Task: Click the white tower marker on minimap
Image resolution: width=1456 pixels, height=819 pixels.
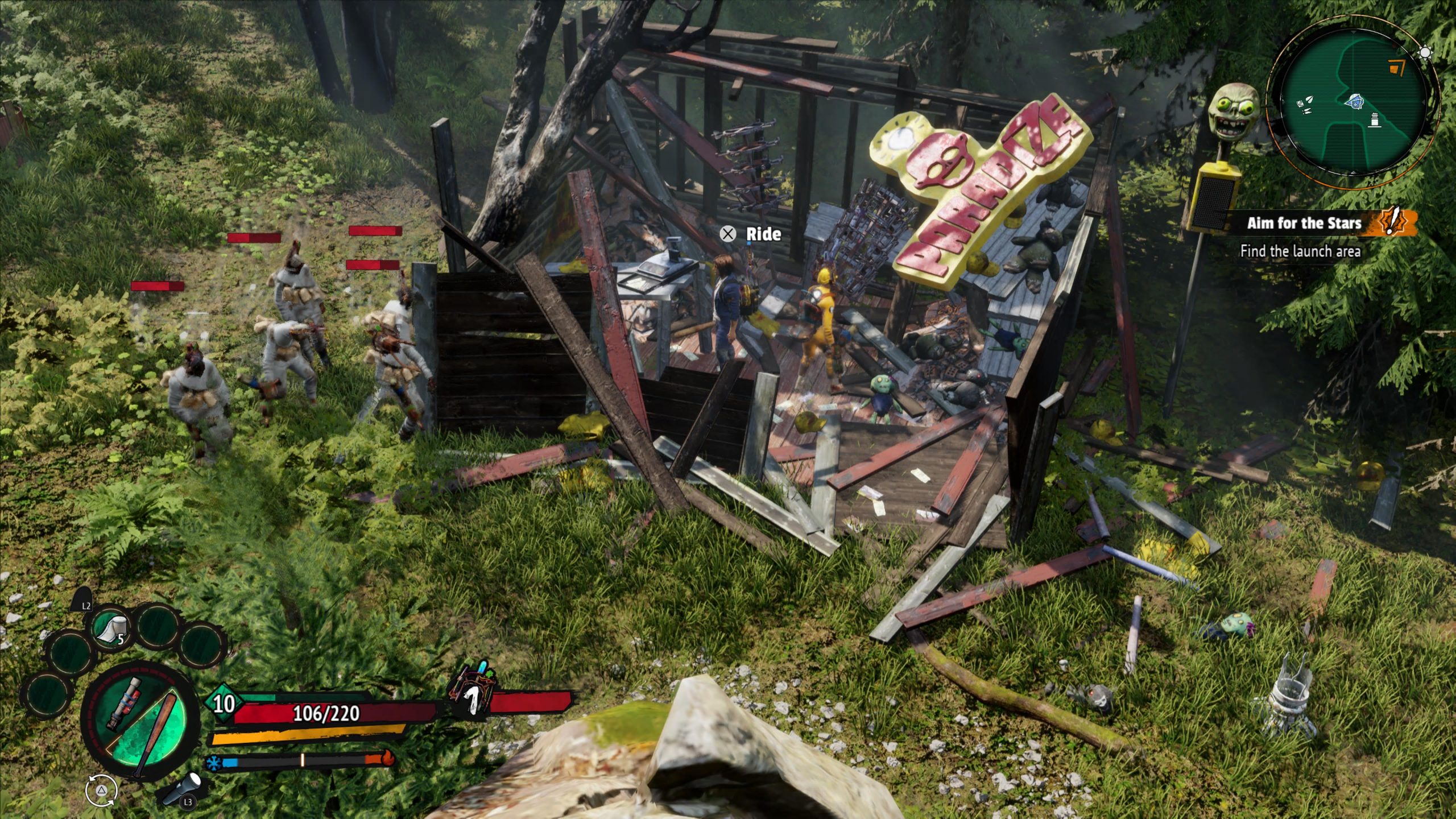Action: [1375, 120]
